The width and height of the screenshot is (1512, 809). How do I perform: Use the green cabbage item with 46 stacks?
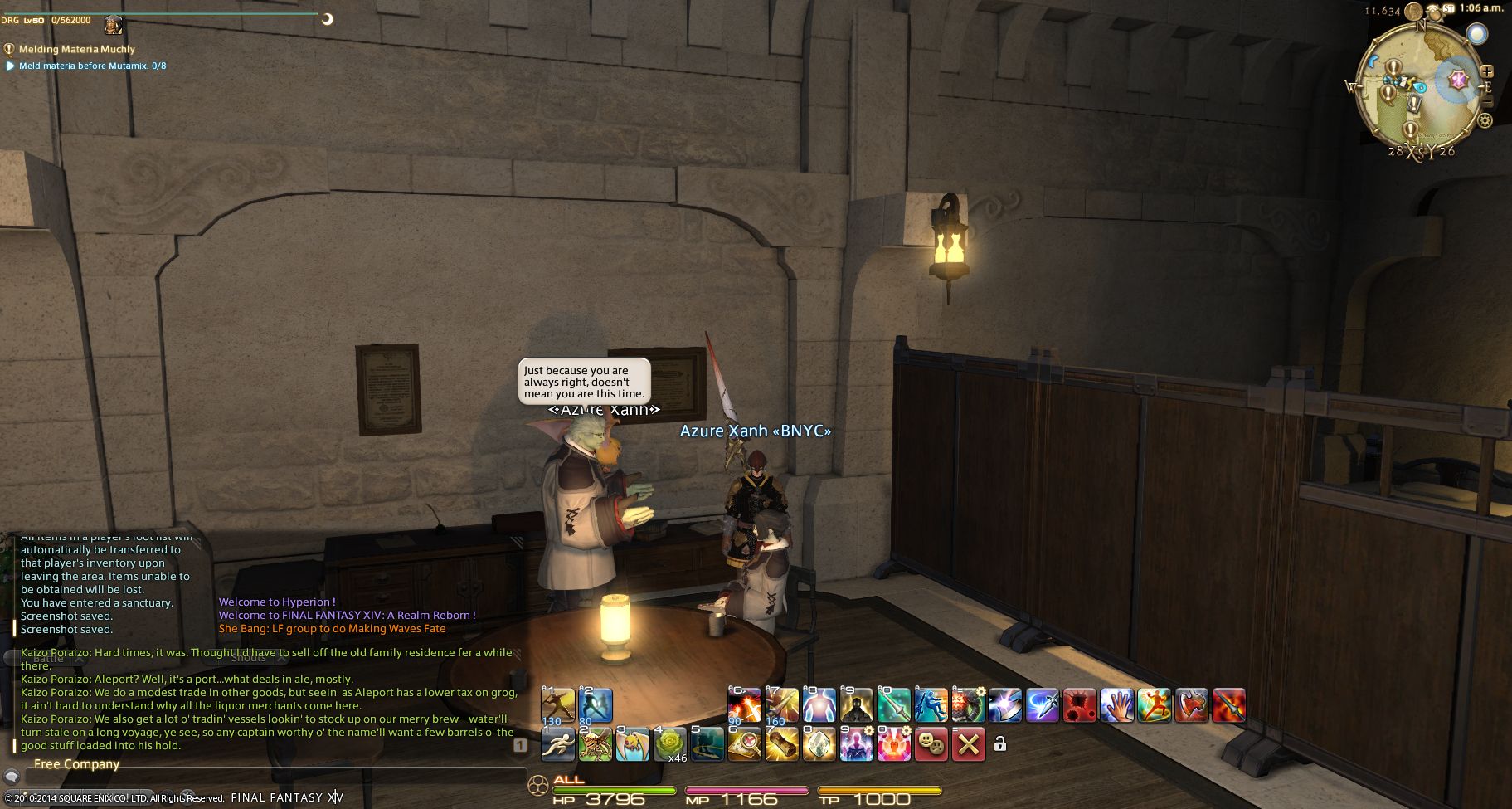pos(669,744)
